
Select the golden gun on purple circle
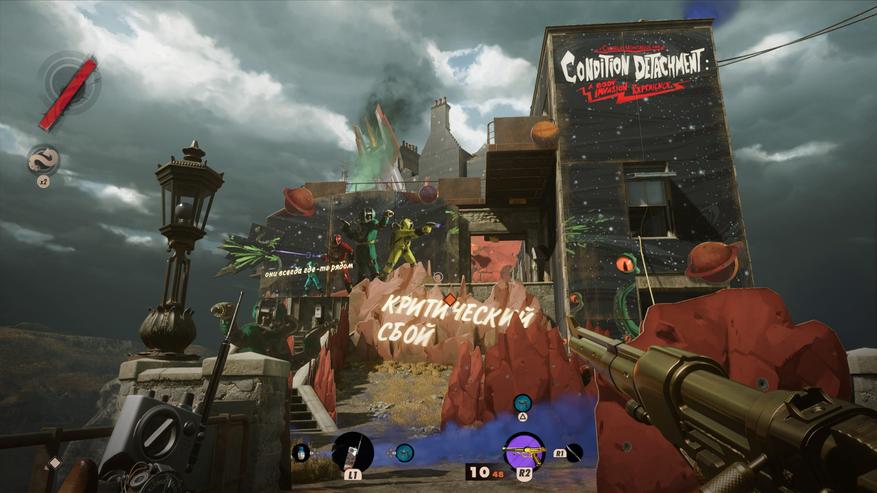click(x=524, y=451)
